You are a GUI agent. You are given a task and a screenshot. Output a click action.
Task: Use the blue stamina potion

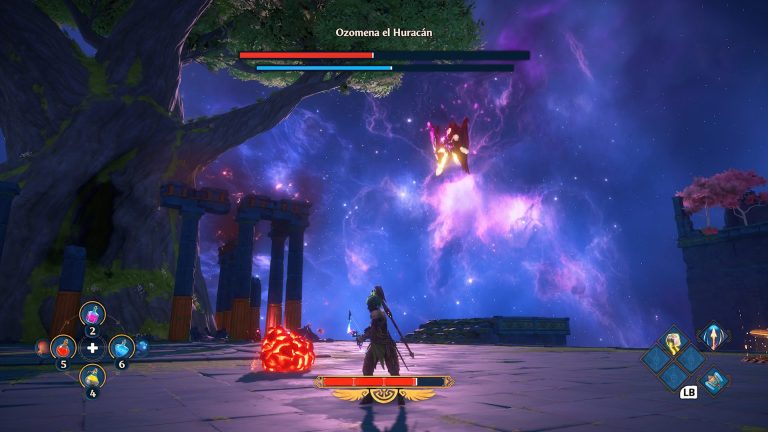pos(121,348)
